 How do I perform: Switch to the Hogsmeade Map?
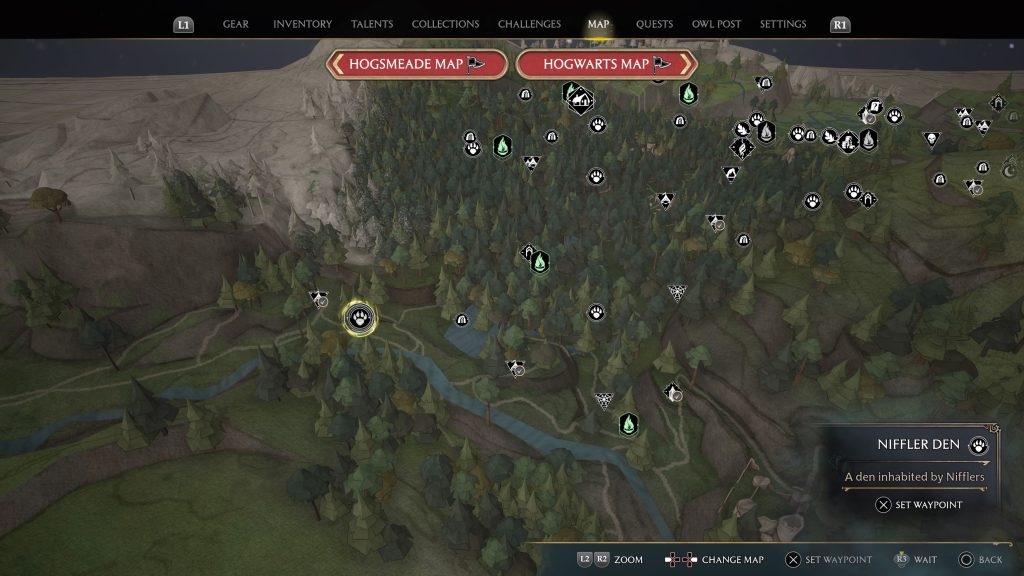(417, 64)
